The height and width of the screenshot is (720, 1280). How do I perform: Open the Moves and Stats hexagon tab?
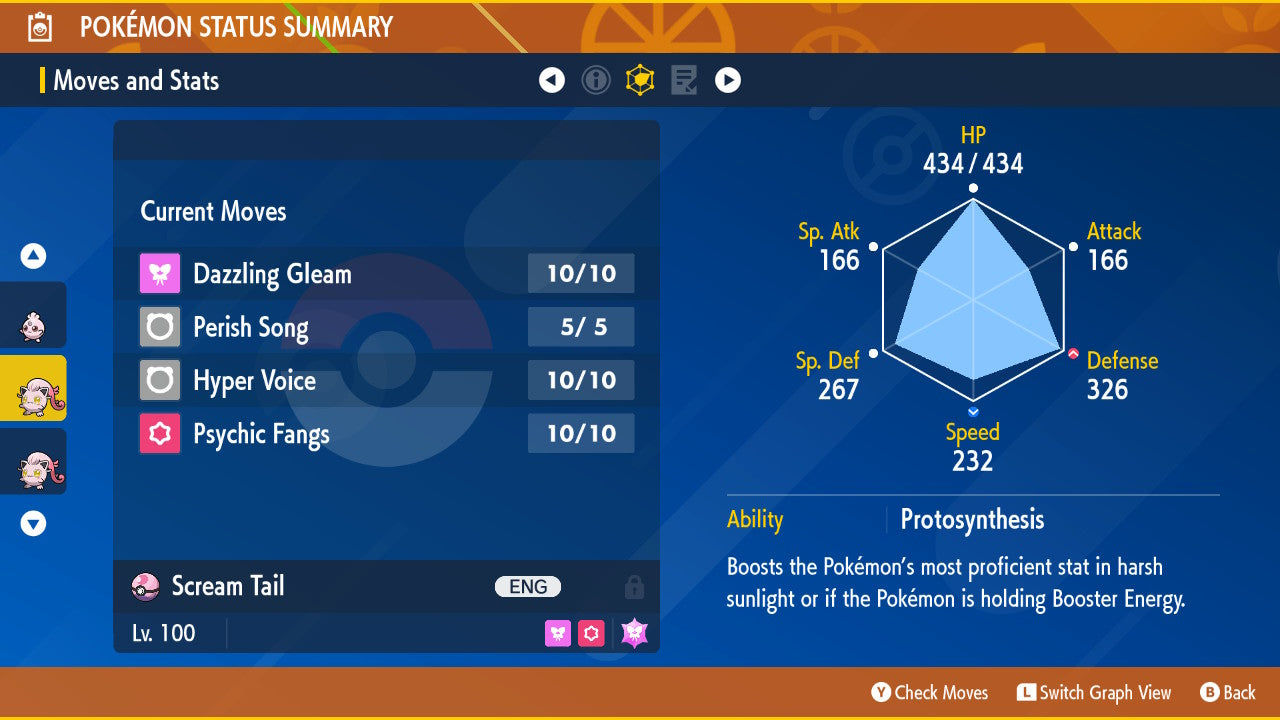pyautogui.click(x=640, y=80)
